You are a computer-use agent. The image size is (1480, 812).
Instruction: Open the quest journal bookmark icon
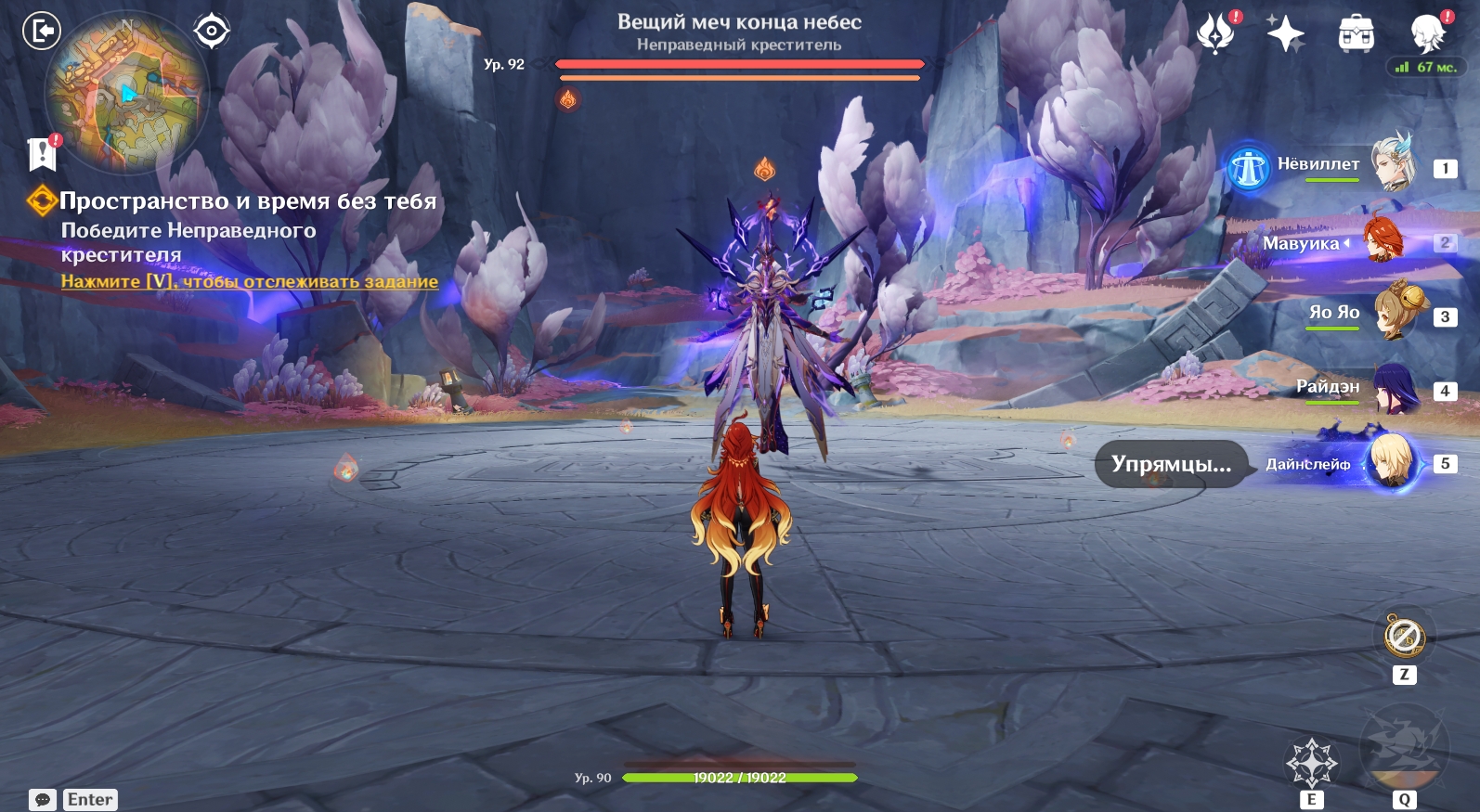[43, 154]
